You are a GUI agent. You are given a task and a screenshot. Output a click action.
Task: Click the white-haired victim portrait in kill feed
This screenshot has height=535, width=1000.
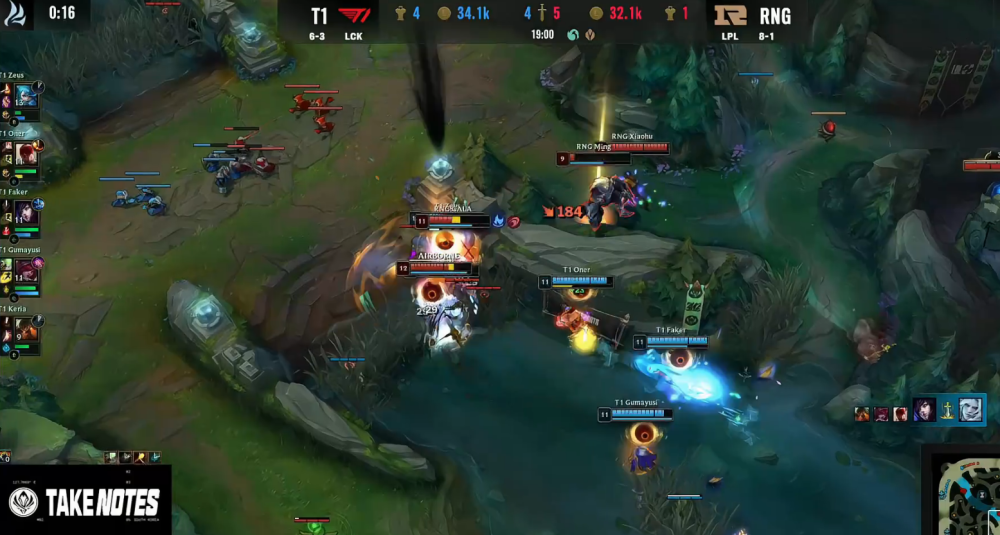(x=970, y=409)
